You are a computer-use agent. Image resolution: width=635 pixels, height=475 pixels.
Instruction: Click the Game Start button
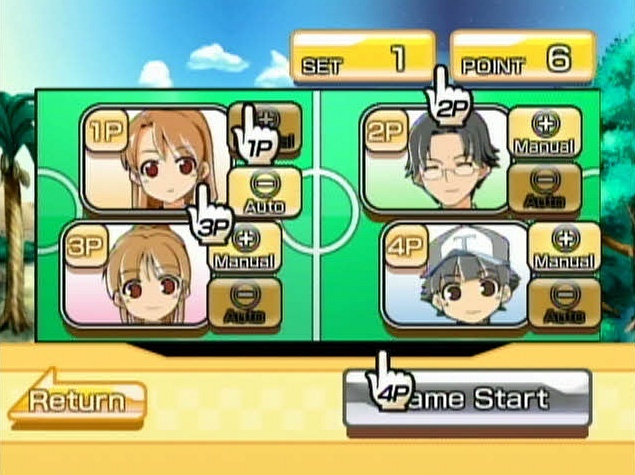467,399
